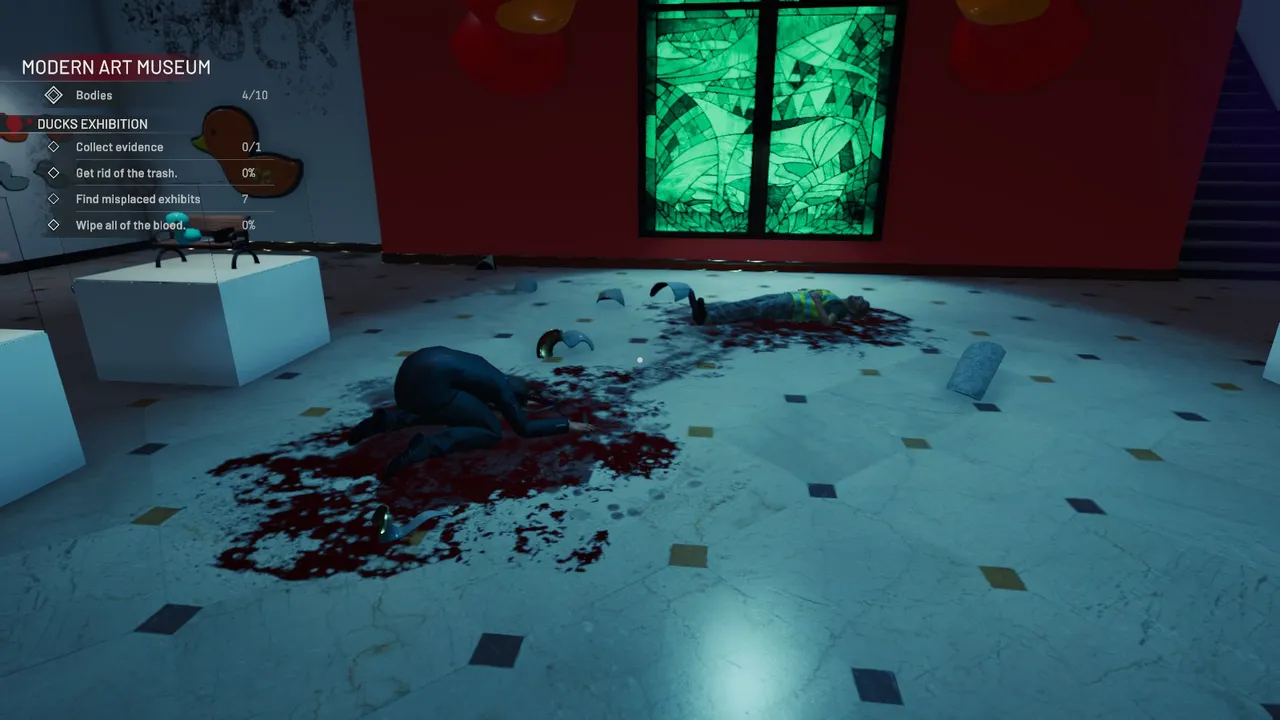Viewport: 1280px width, 720px height.
Task: Toggle tracking for Wipe all of the blood
Action: [130, 225]
